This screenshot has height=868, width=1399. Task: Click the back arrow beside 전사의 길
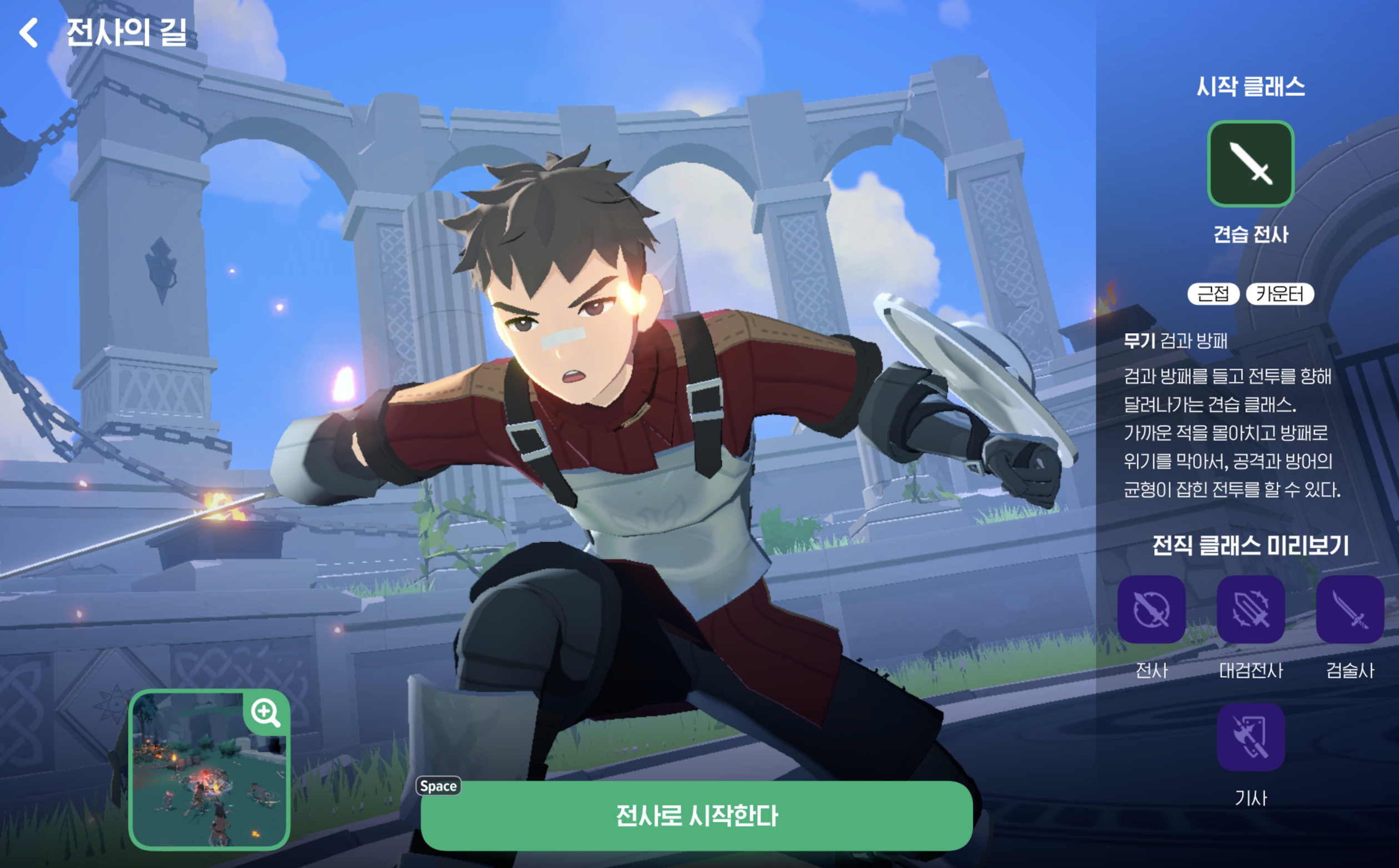[27, 33]
